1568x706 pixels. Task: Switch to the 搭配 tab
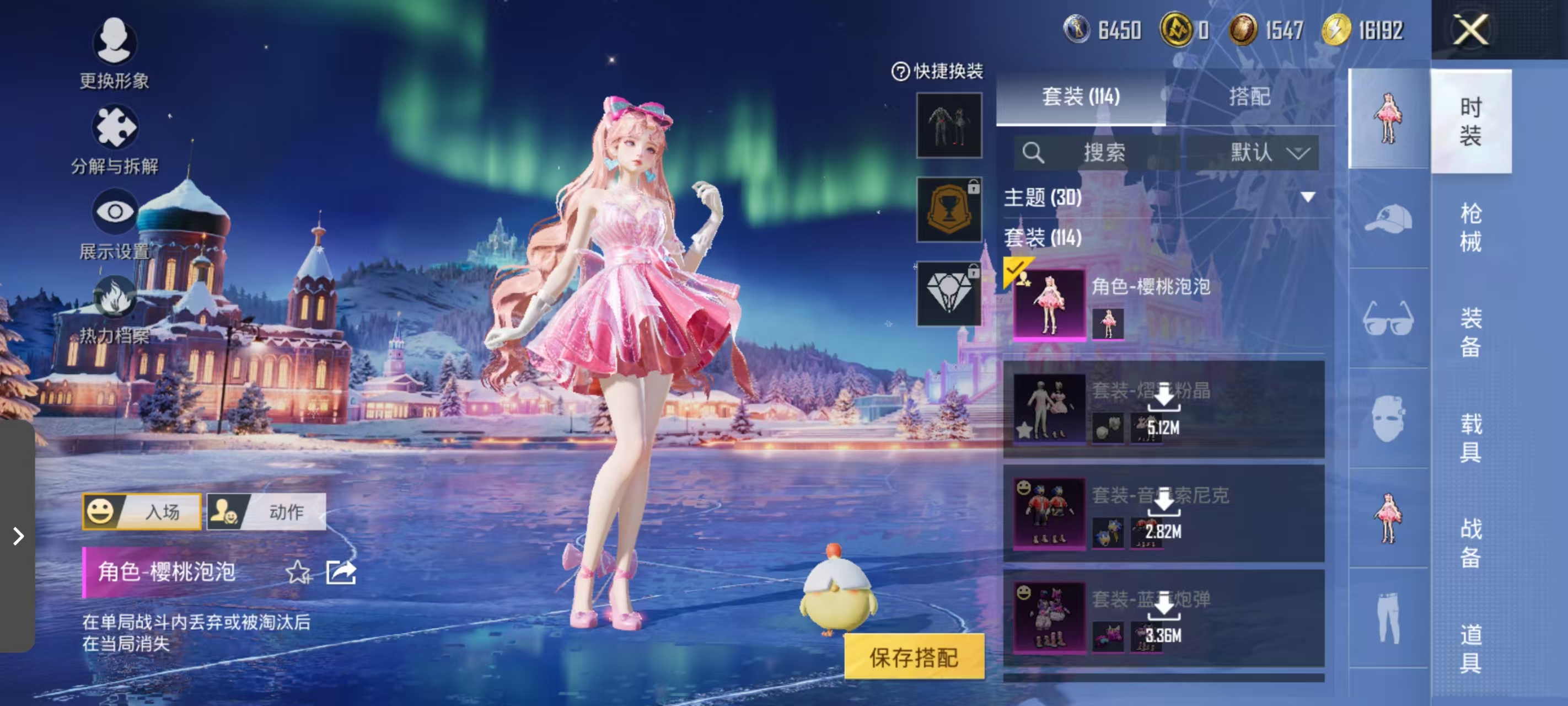(1249, 96)
